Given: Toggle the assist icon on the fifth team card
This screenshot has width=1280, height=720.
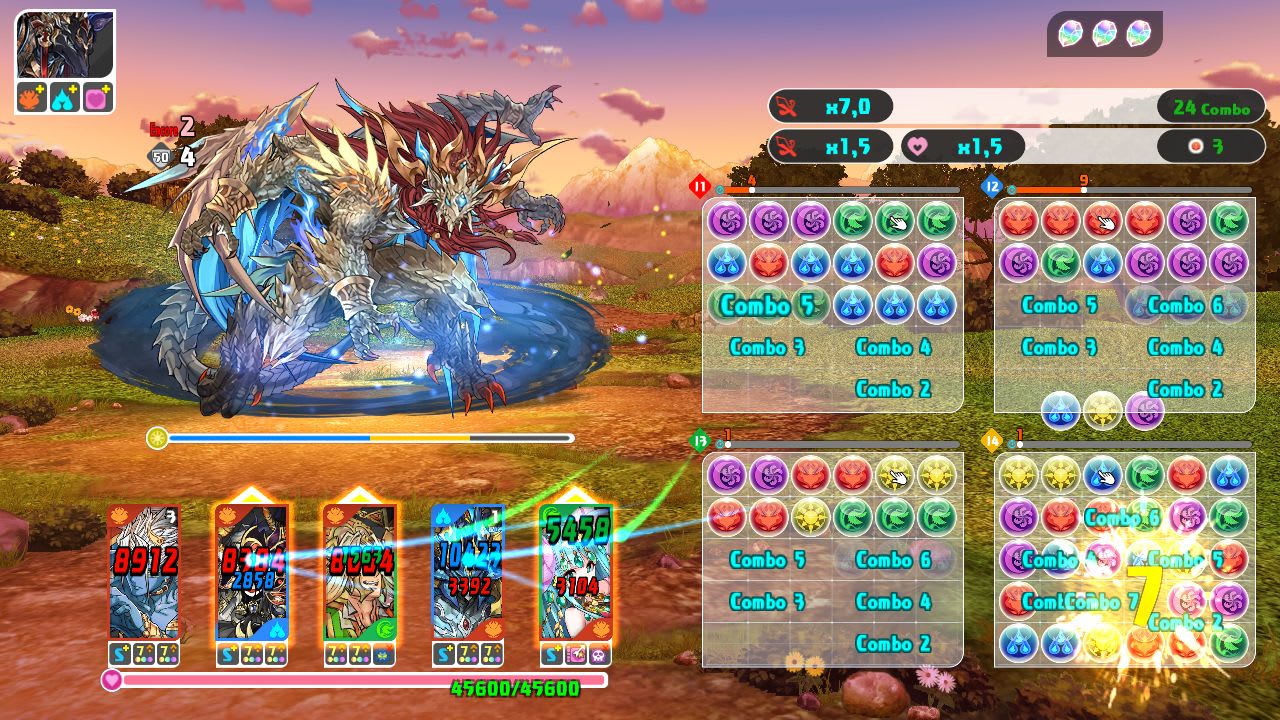Looking at the screenshot, I should 576,655.
